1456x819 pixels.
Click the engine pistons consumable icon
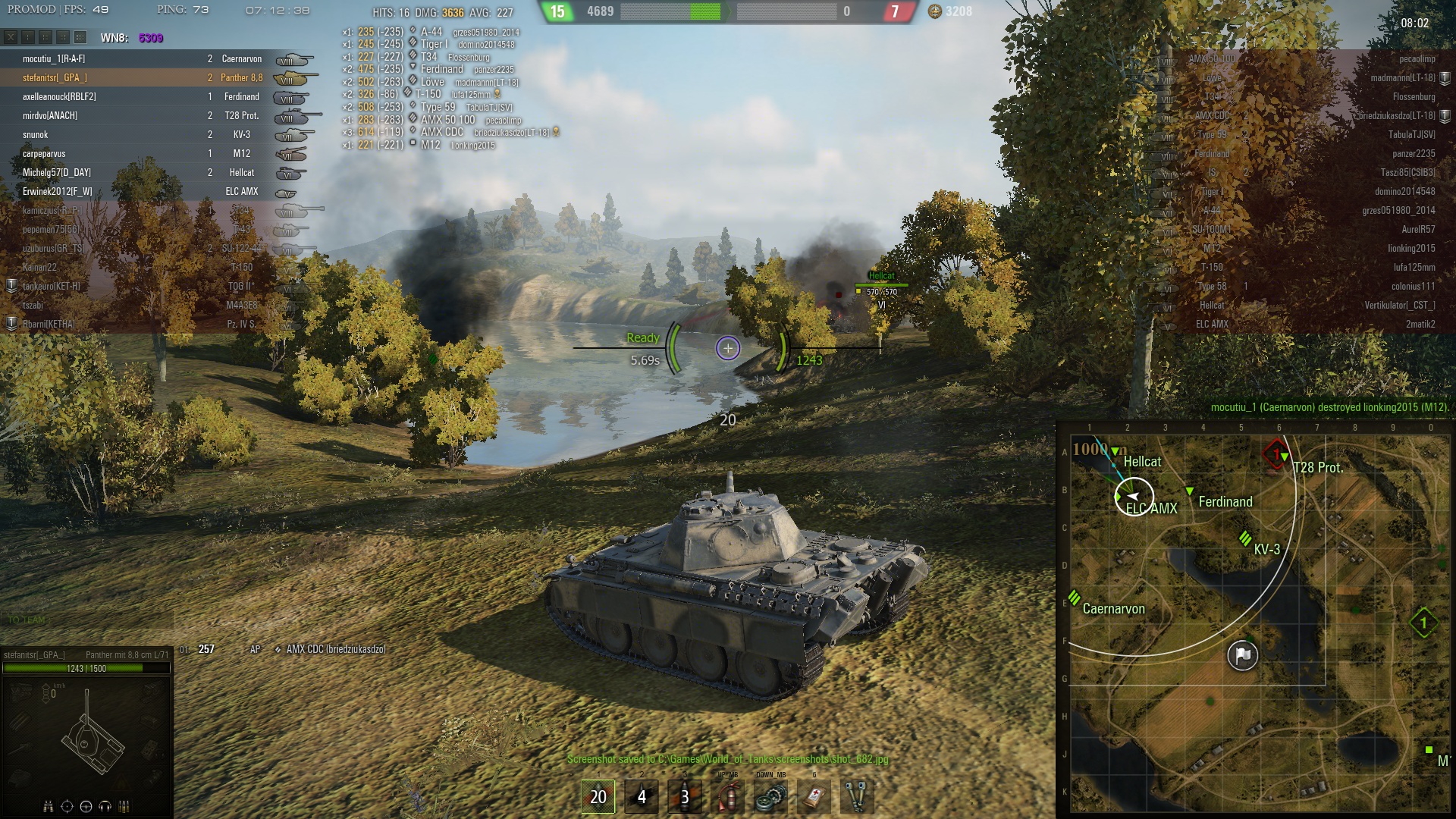858,797
